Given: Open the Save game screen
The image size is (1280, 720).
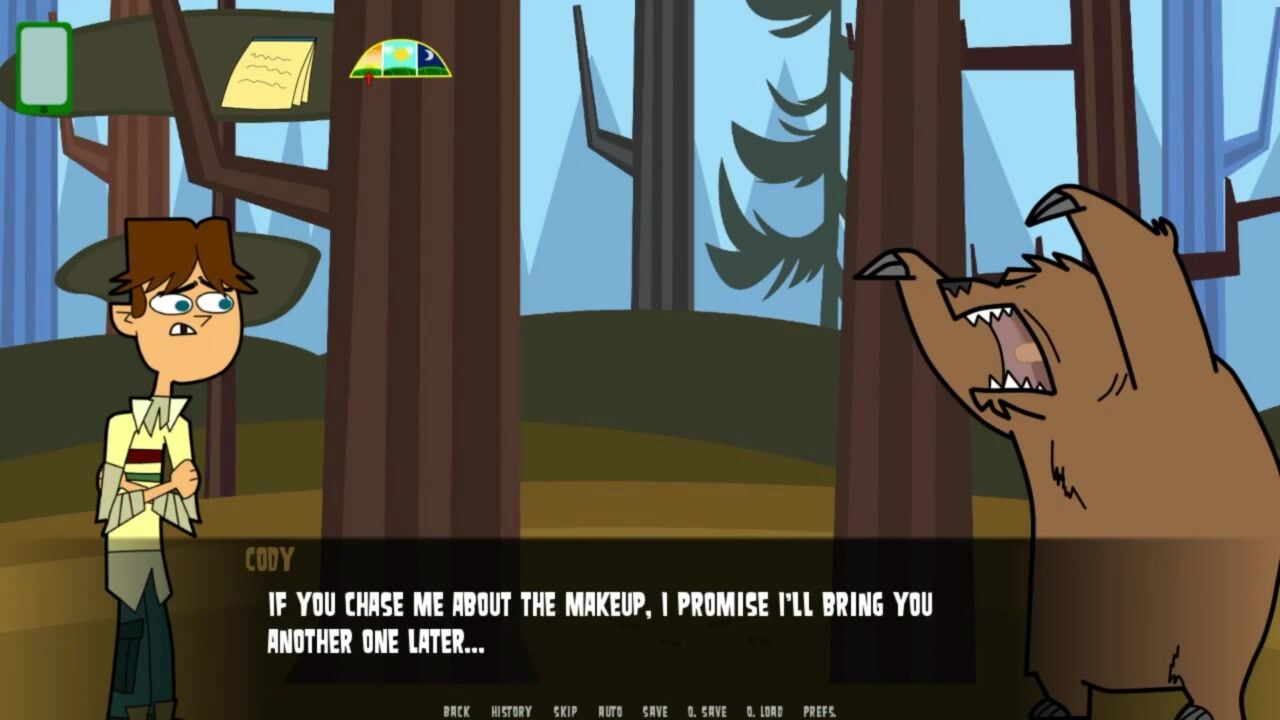Looking at the screenshot, I should (655, 711).
